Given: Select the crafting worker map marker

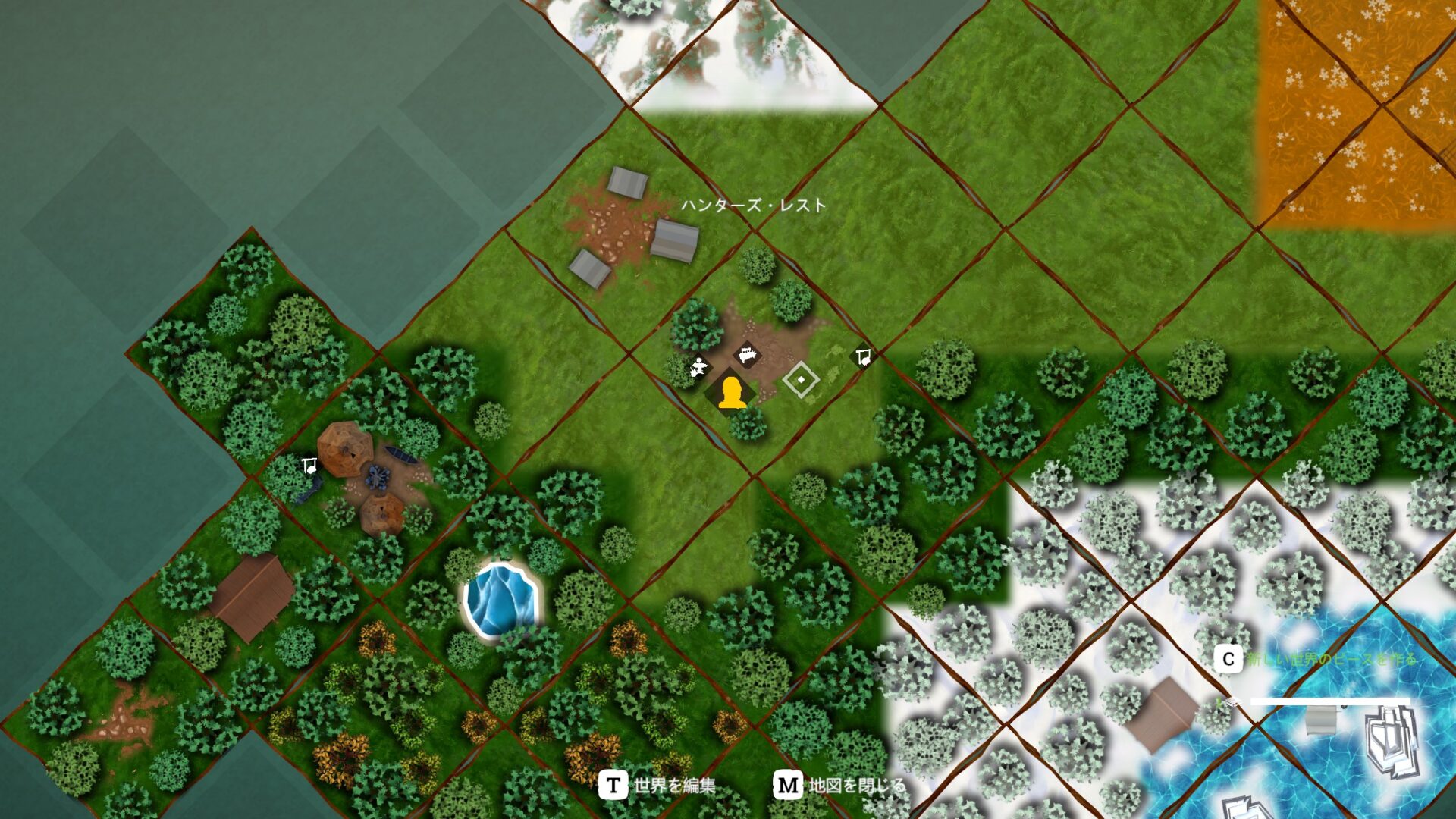Looking at the screenshot, I should pos(698,368).
